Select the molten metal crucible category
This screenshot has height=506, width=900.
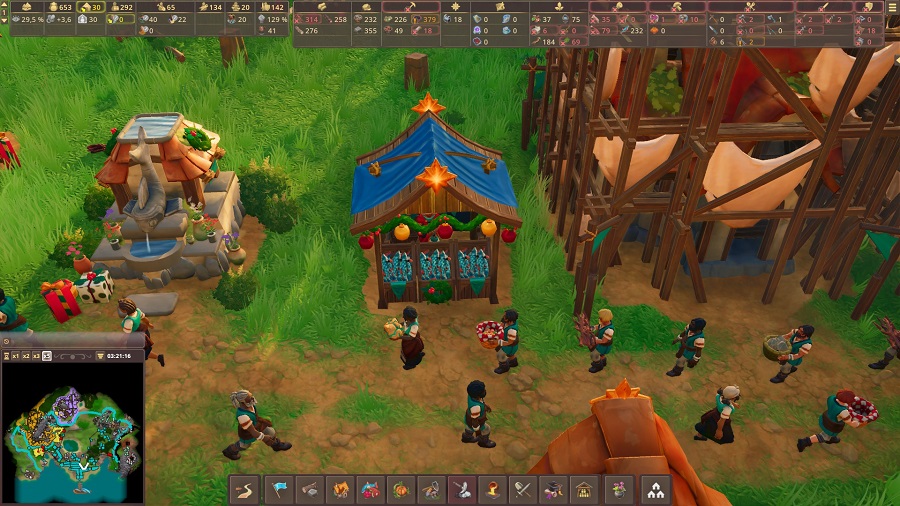point(492,490)
